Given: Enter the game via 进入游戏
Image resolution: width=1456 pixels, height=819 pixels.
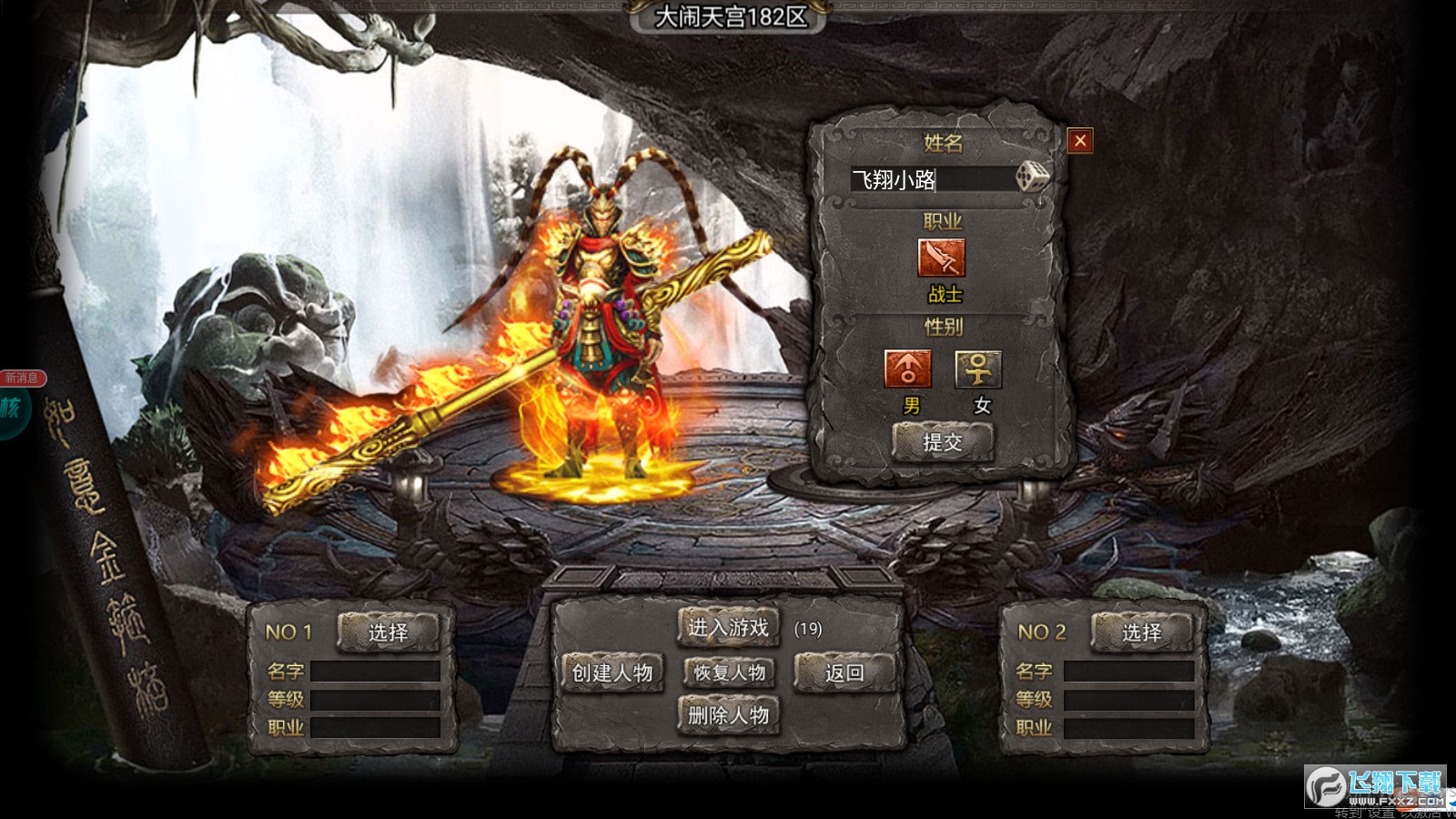Looking at the screenshot, I should [x=728, y=628].
